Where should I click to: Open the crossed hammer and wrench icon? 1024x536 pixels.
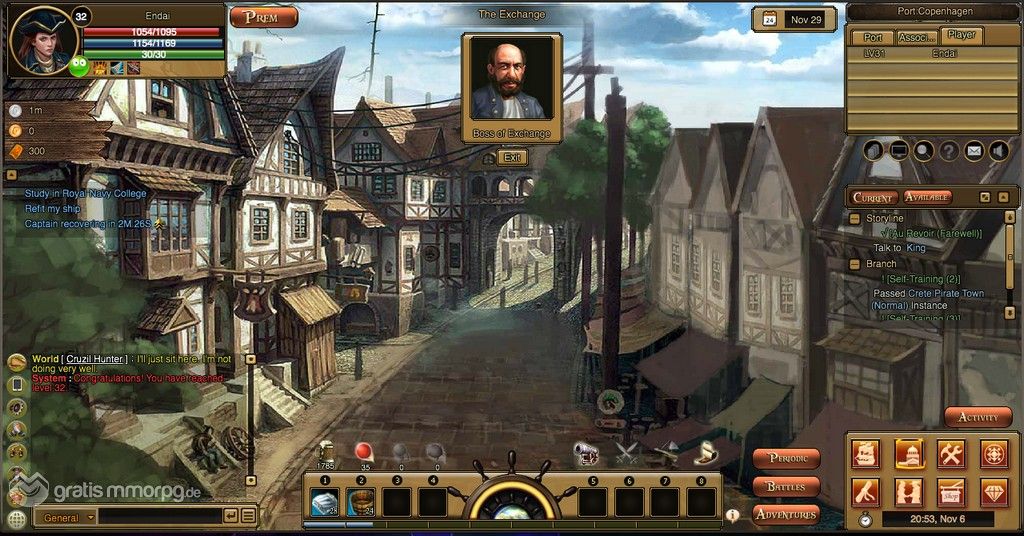pyautogui.click(x=951, y=453)
